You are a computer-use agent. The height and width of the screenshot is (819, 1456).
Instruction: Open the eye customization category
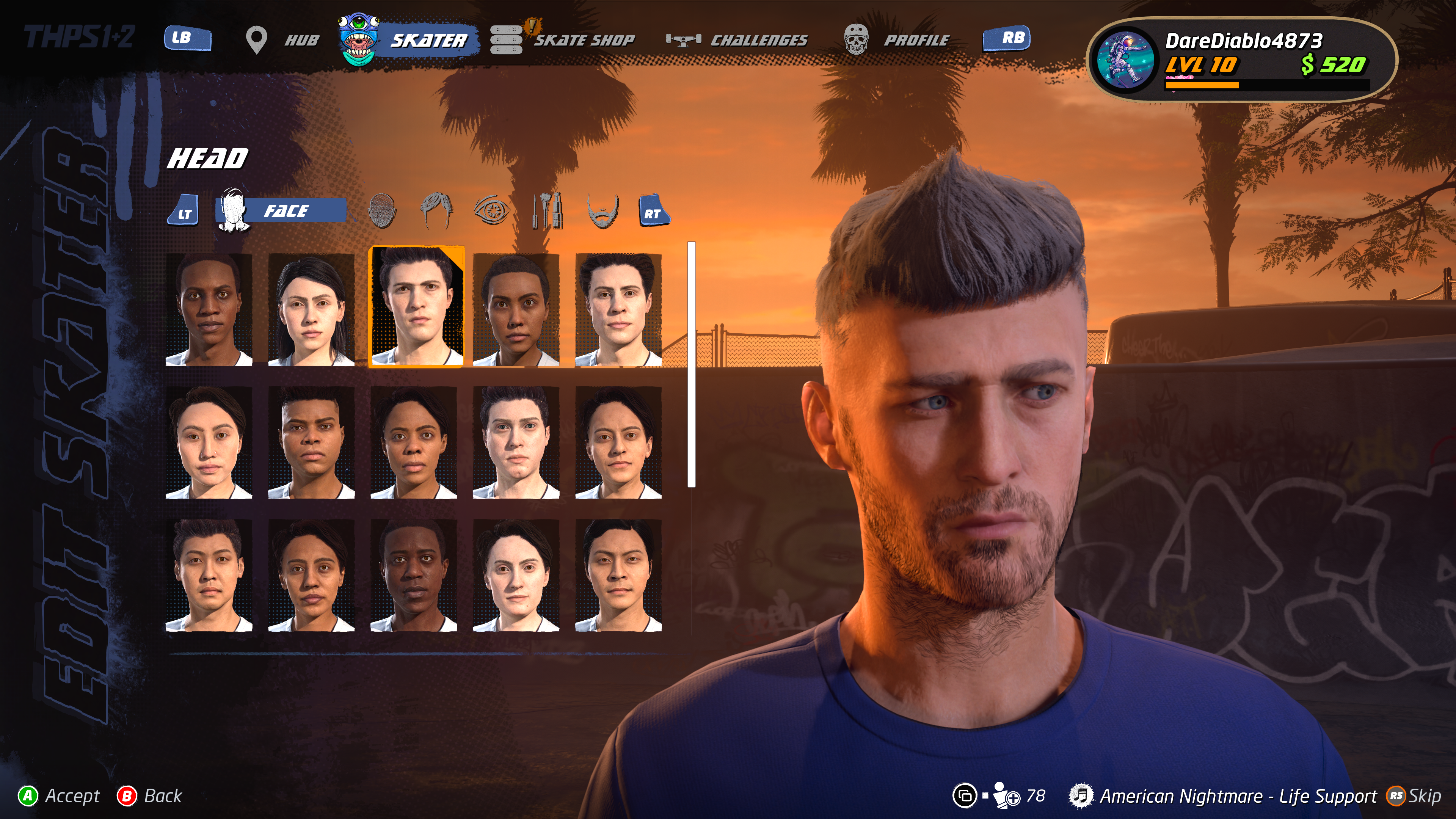coord(491,212)
